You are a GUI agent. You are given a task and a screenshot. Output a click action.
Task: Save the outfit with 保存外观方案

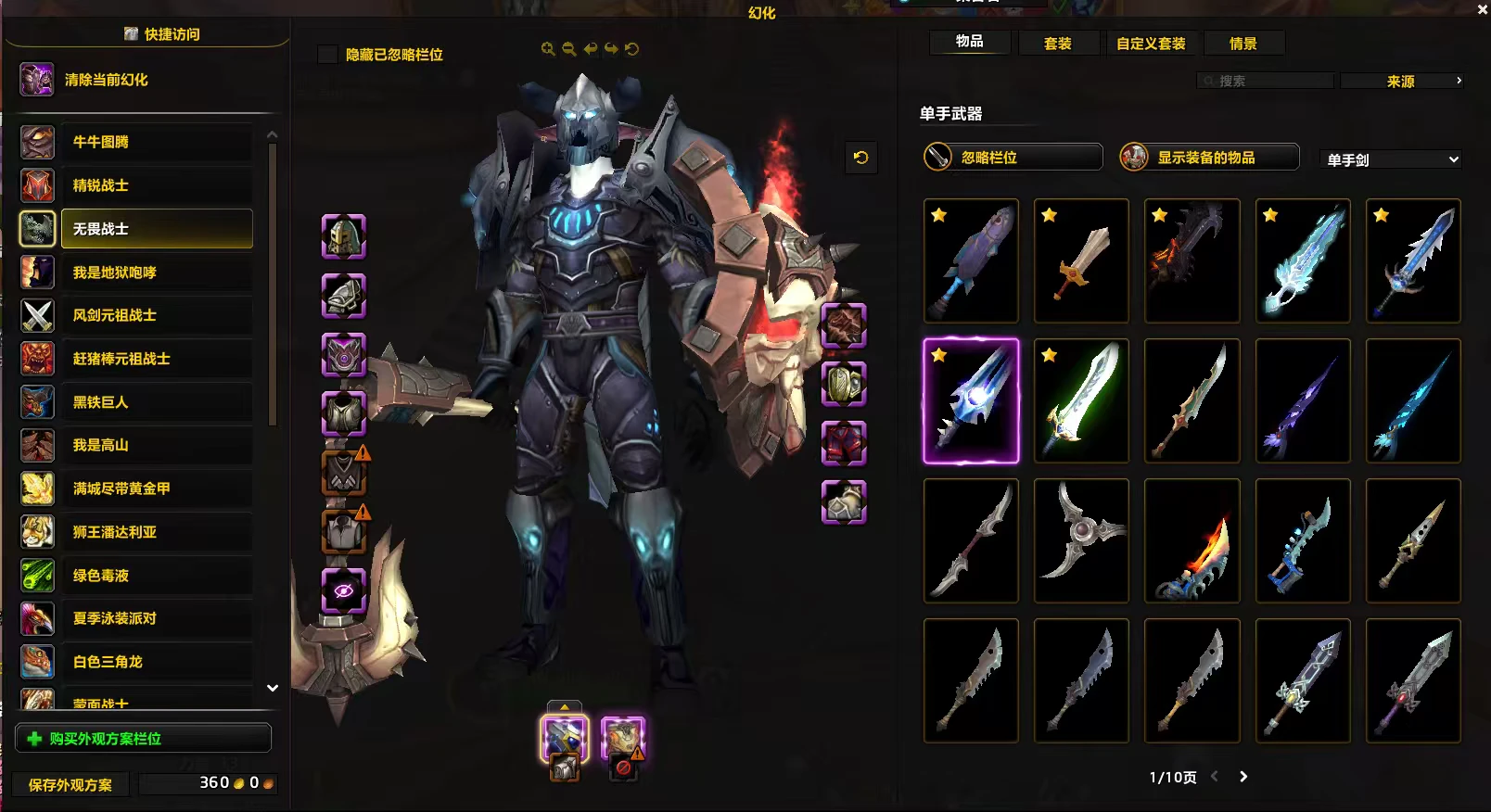tap(70, 784)
